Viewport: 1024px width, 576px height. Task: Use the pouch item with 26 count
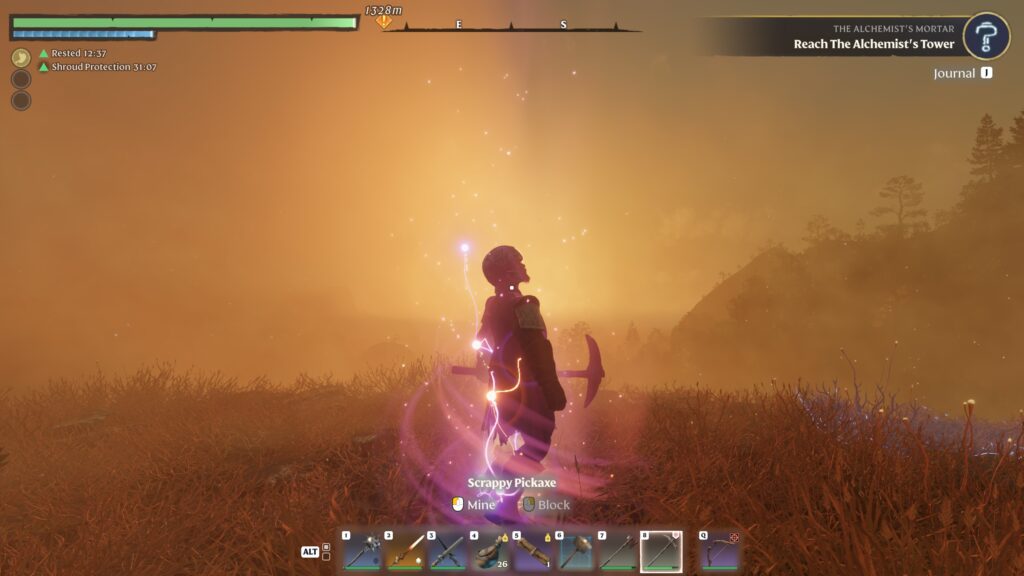pyautogui.click(x=490, y=551)
